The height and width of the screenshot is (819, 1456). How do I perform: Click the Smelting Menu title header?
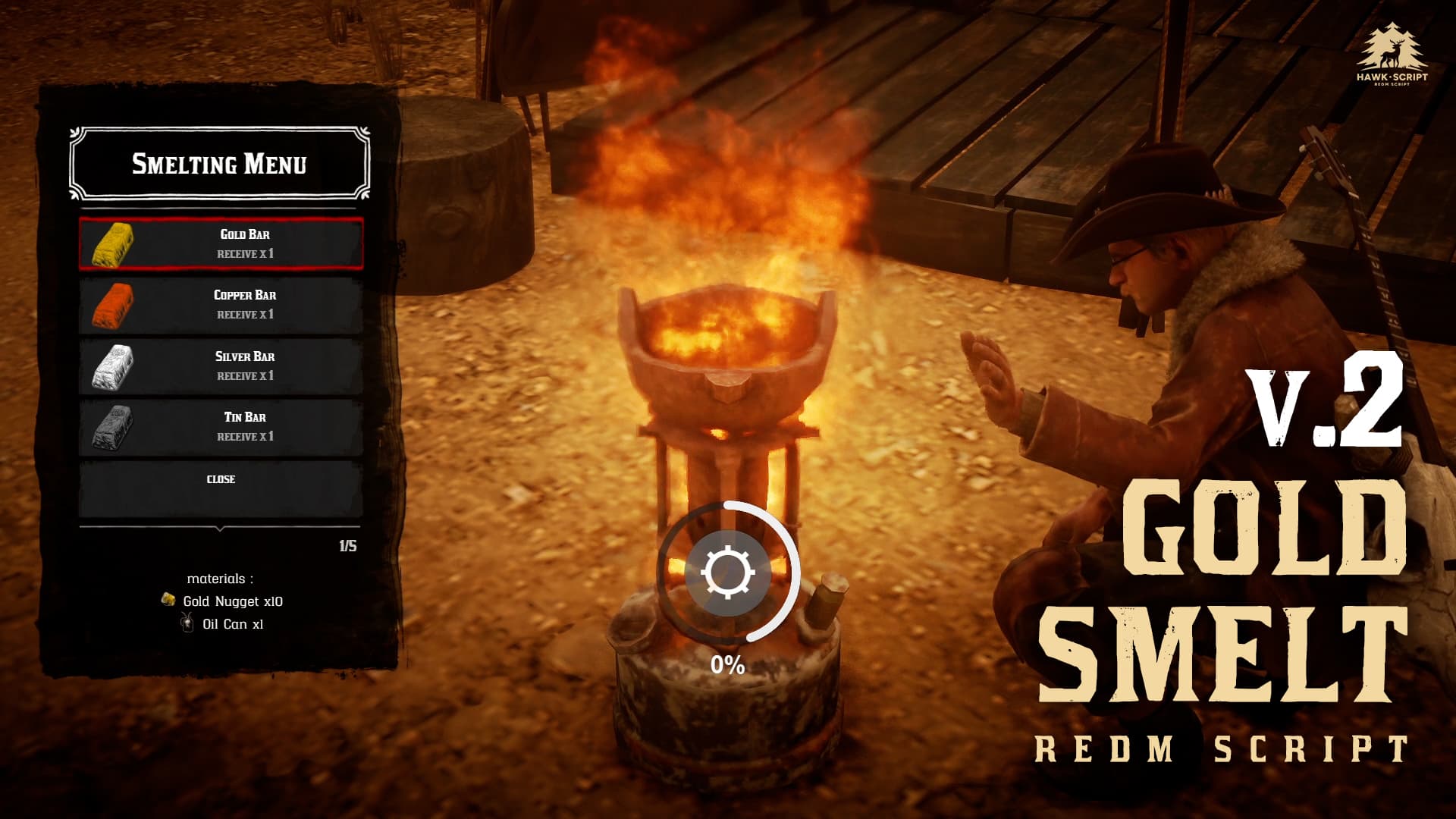pos(221,164)
